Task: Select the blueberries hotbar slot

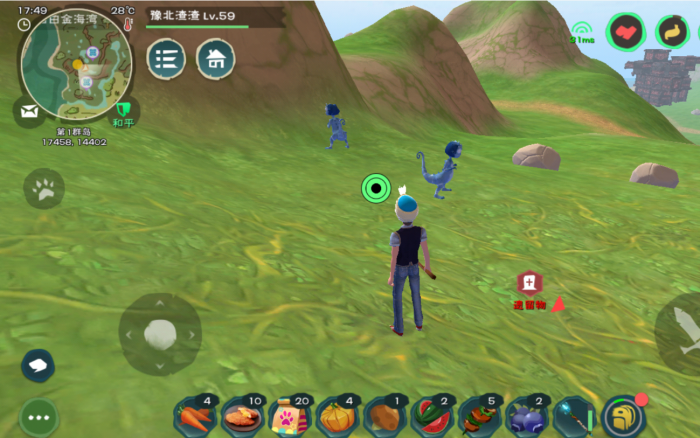Action: (526, 416)
